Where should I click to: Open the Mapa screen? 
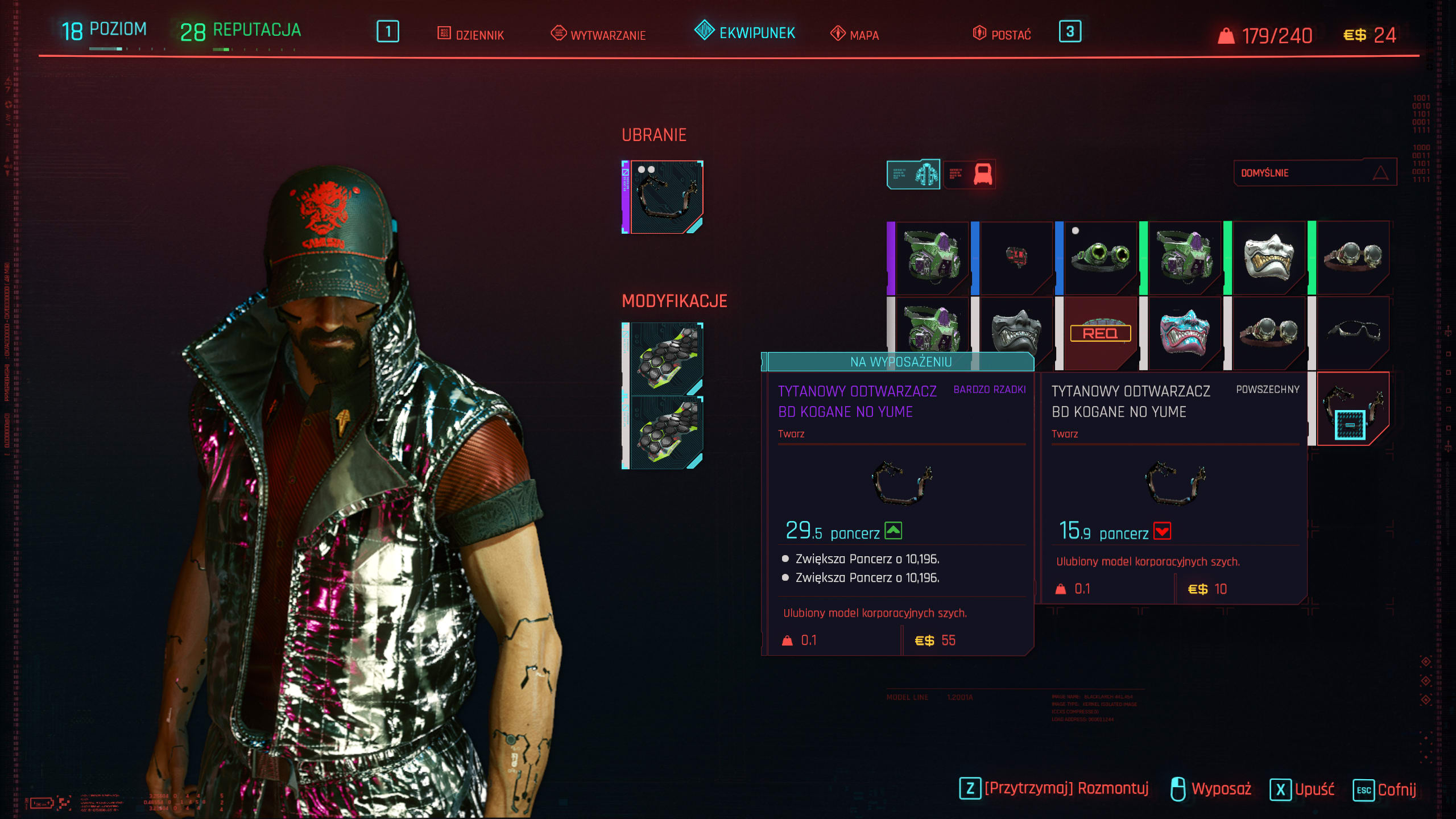coord(855,35)
